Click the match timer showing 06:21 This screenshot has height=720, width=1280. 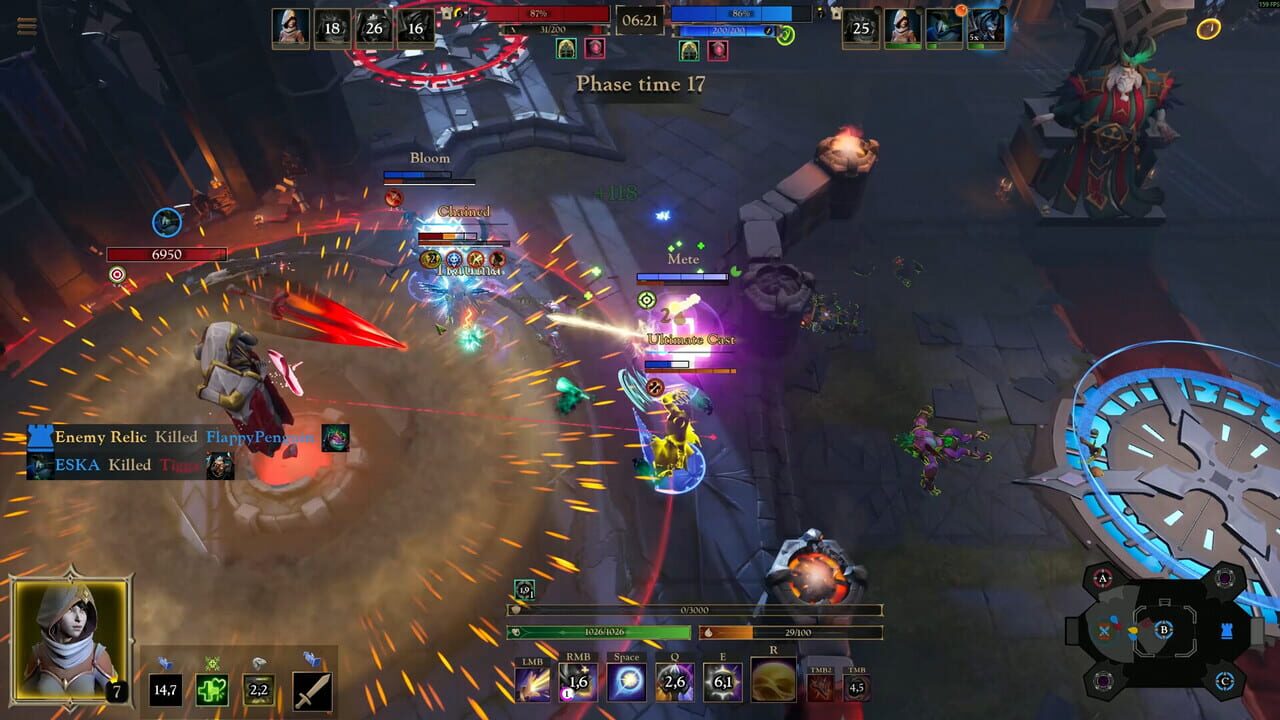point(639,20)
